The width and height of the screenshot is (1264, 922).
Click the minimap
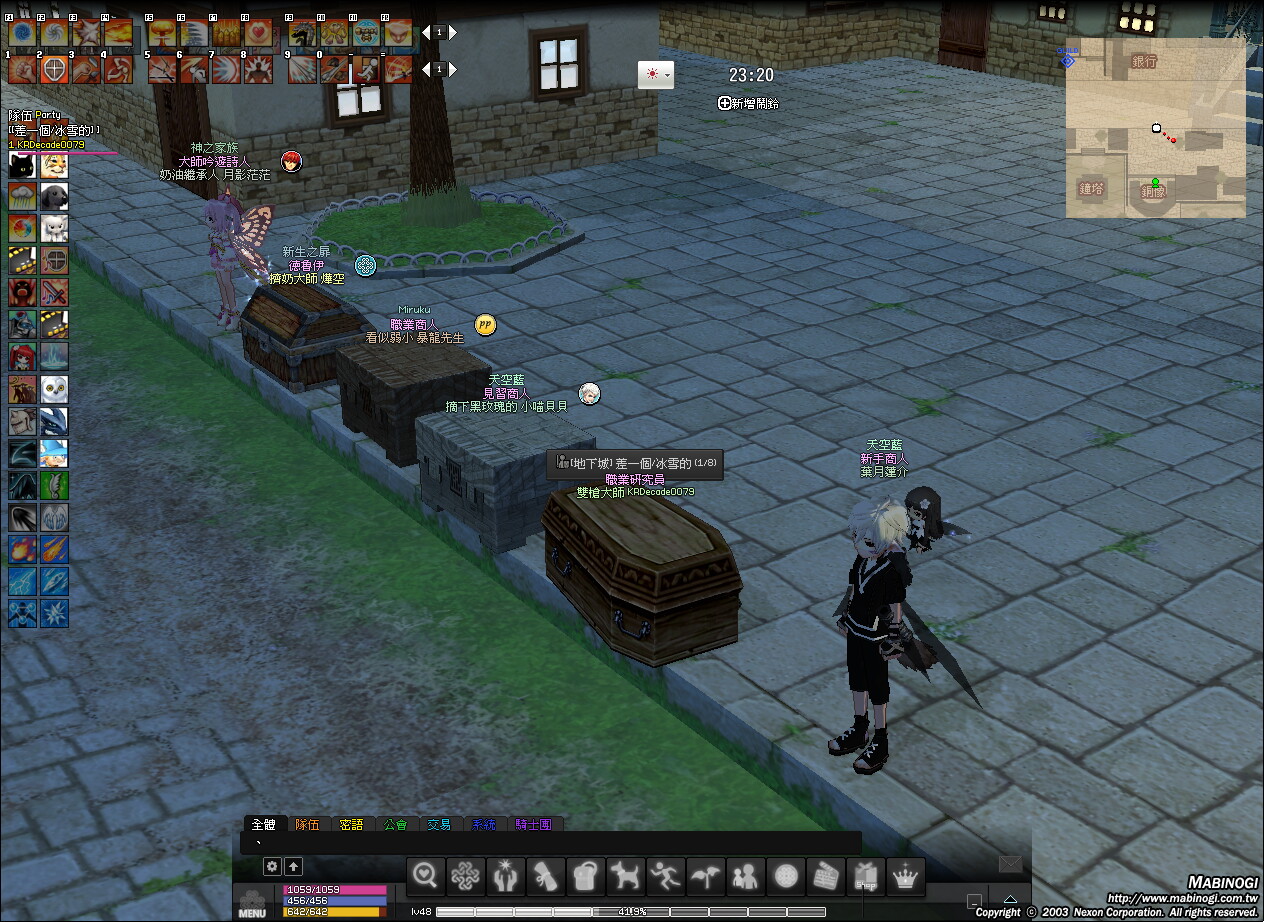click(x=1155, y=128)
